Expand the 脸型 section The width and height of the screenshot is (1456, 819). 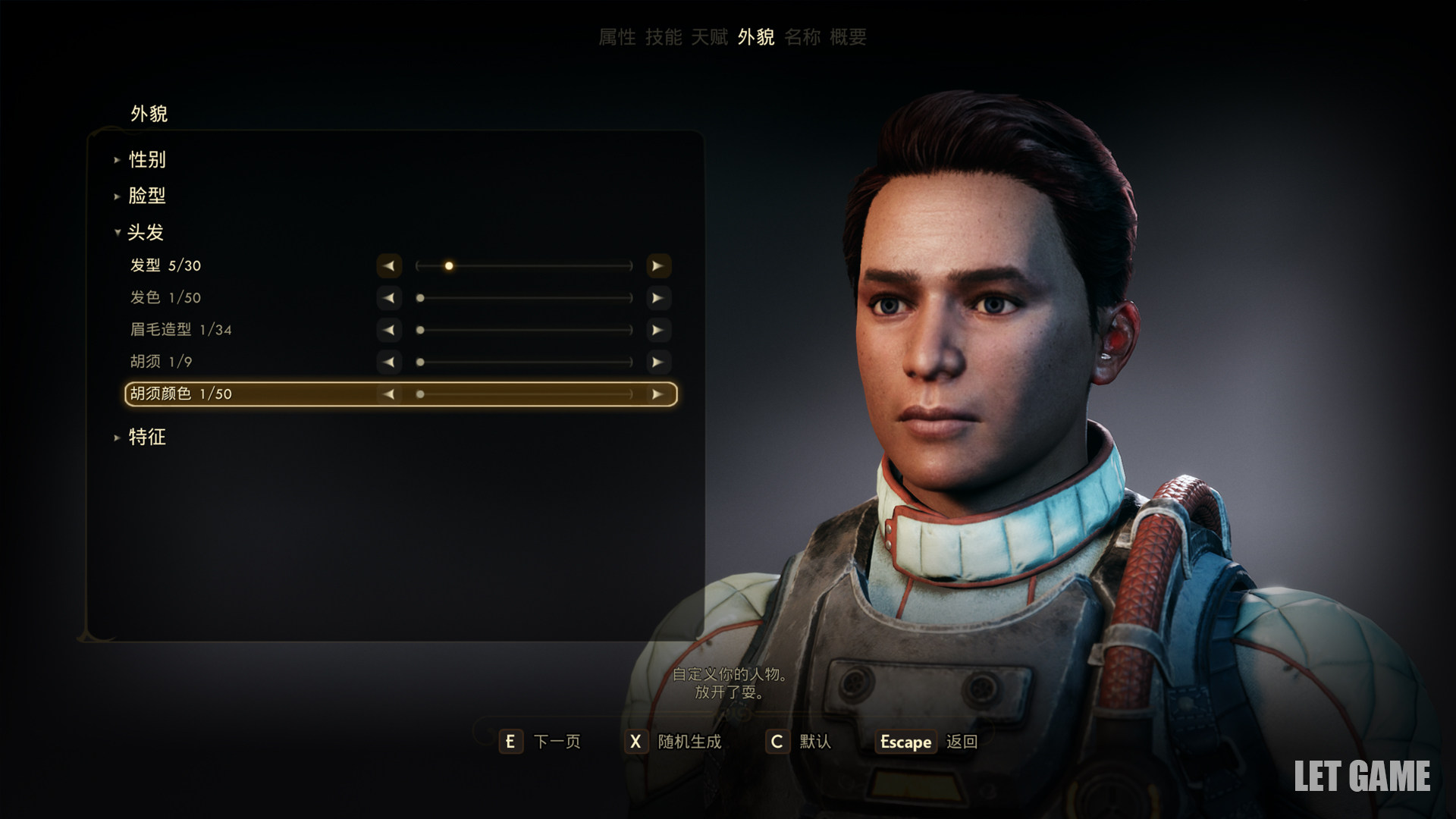pyautogui.click(x=146, y=196)
